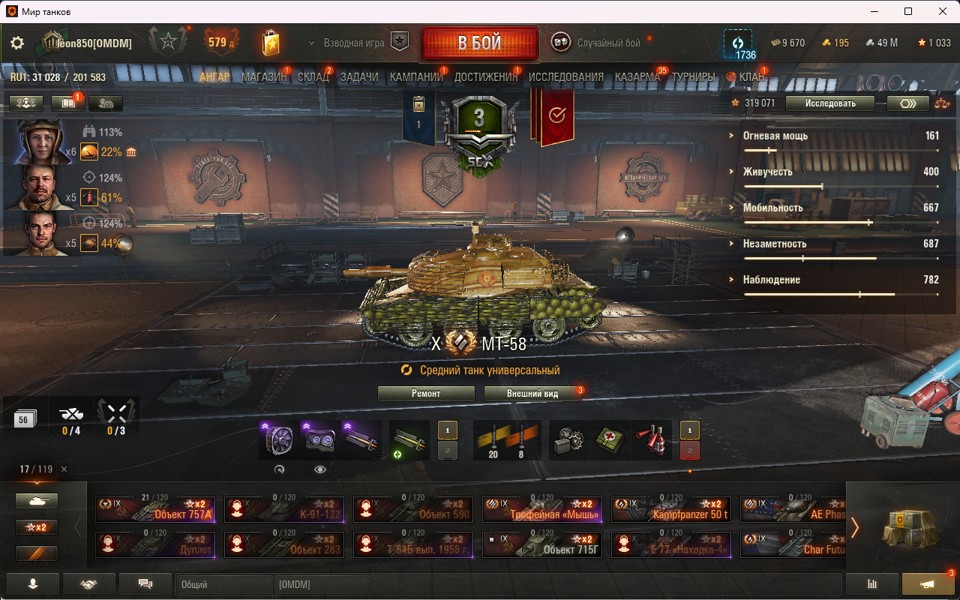Open Внешний вид customization
This screenshot has width=960, height=600.
coord(532,393)
